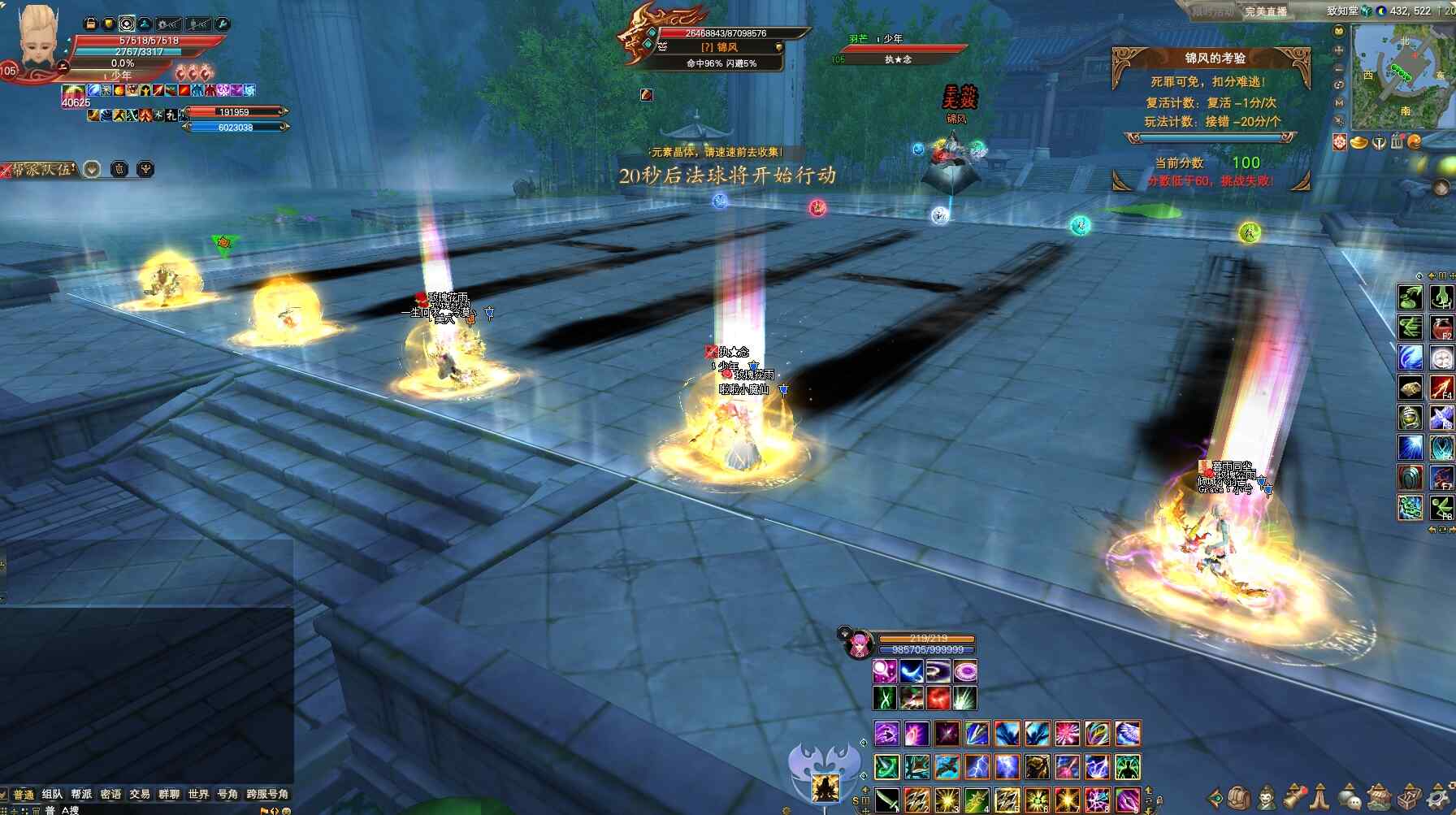Image resolution: width=1456 pixels, height=815 pixels.
Task: Switch to the 交易 chat tab
Action: pyautogui.click(x=140, y=794)
